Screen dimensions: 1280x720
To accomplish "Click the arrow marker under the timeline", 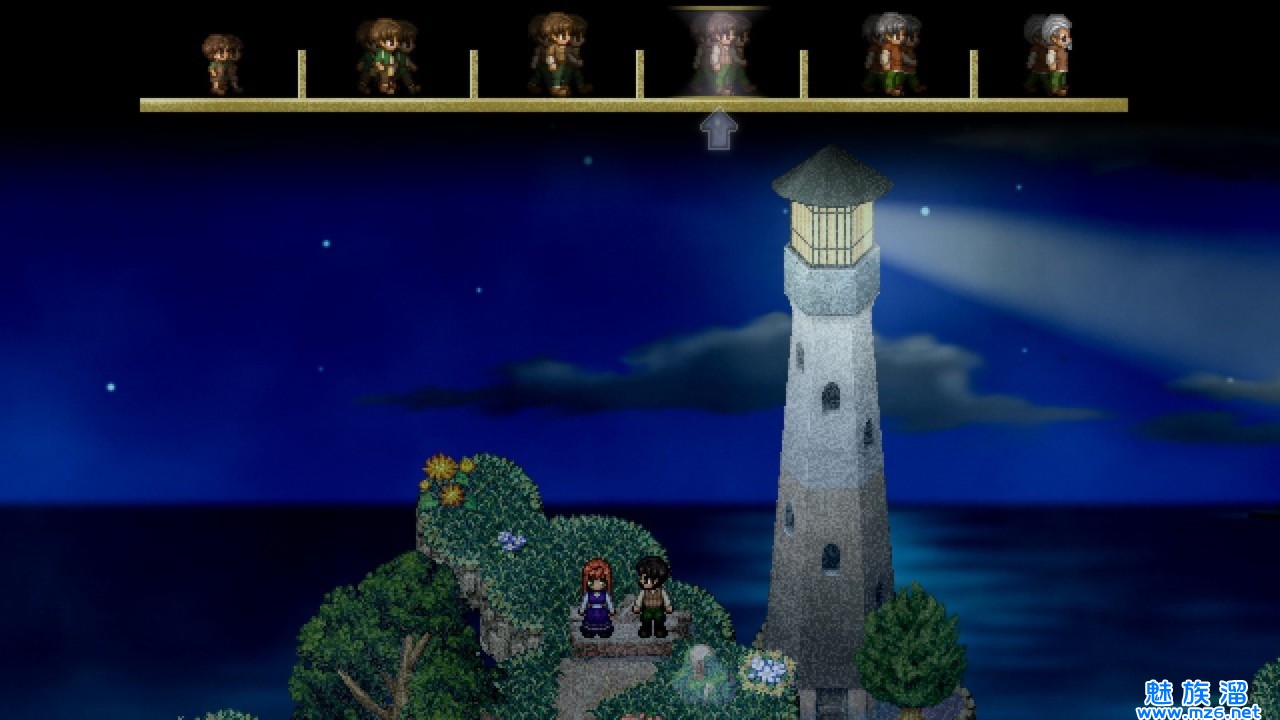I will coord(718,131).
